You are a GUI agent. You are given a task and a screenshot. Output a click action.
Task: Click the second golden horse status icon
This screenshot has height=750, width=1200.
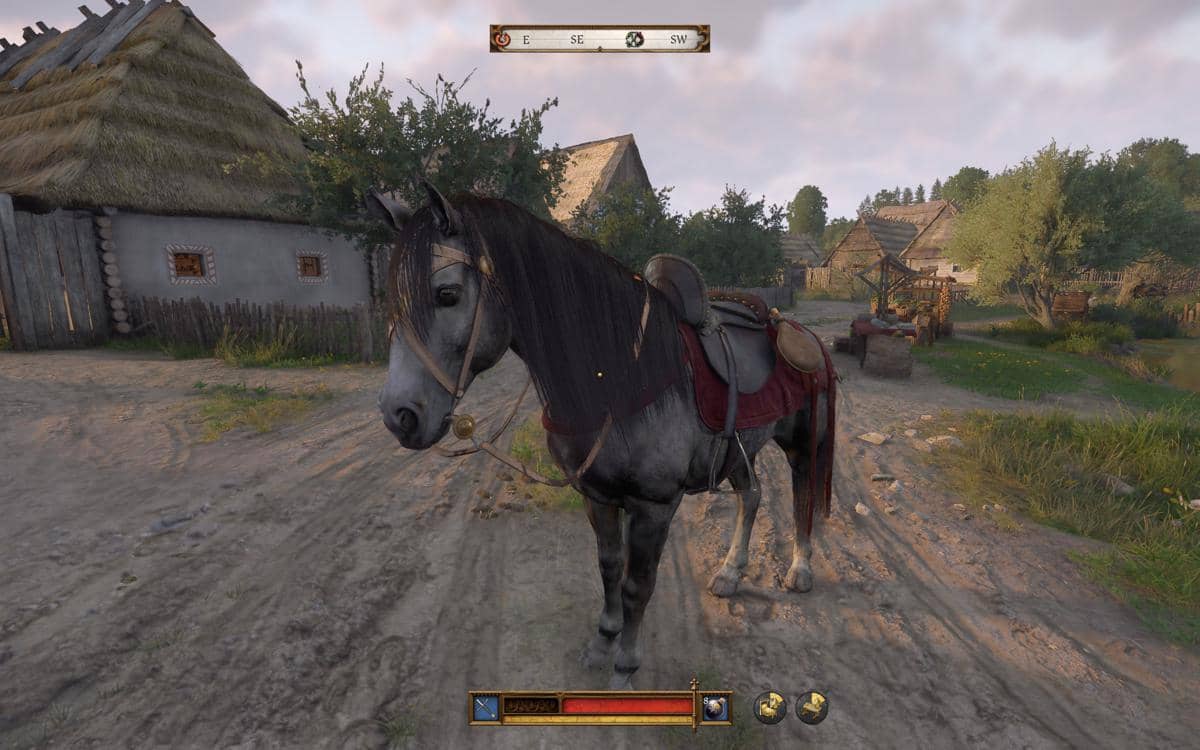click(811, 707)
